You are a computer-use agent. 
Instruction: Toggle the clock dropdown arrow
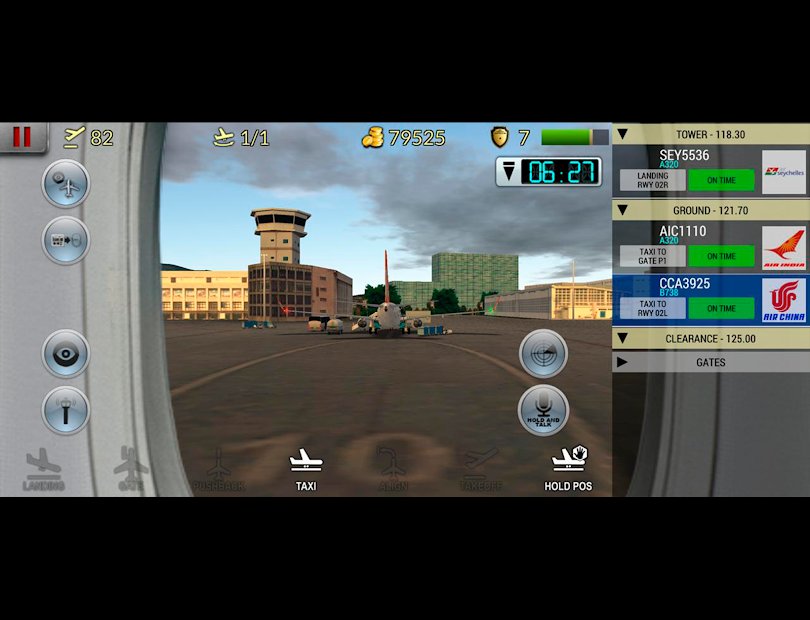point(510,172)
